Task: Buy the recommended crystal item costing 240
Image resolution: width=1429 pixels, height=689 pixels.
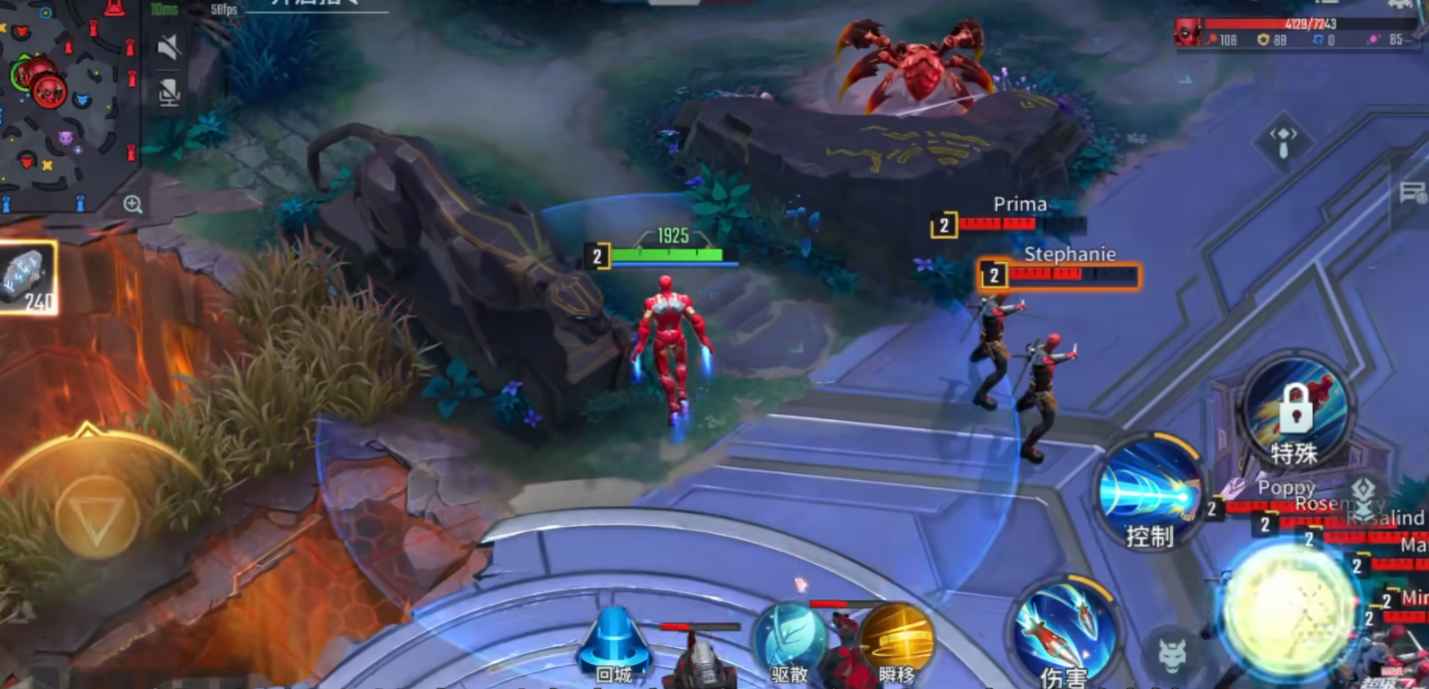Action: (x=26, y=277)
